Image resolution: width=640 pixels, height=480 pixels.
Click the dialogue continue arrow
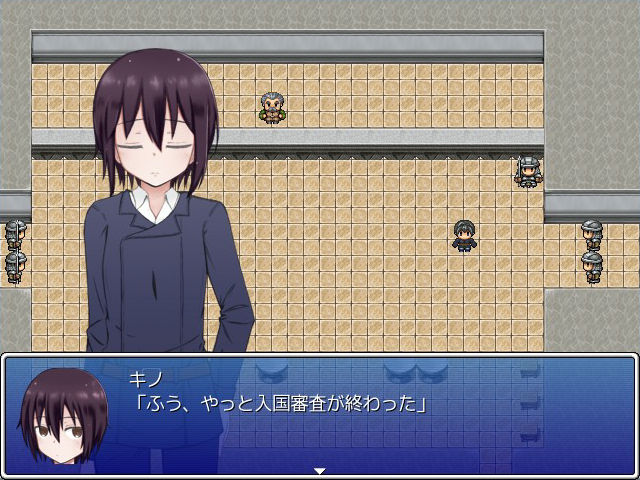point(320,469)
